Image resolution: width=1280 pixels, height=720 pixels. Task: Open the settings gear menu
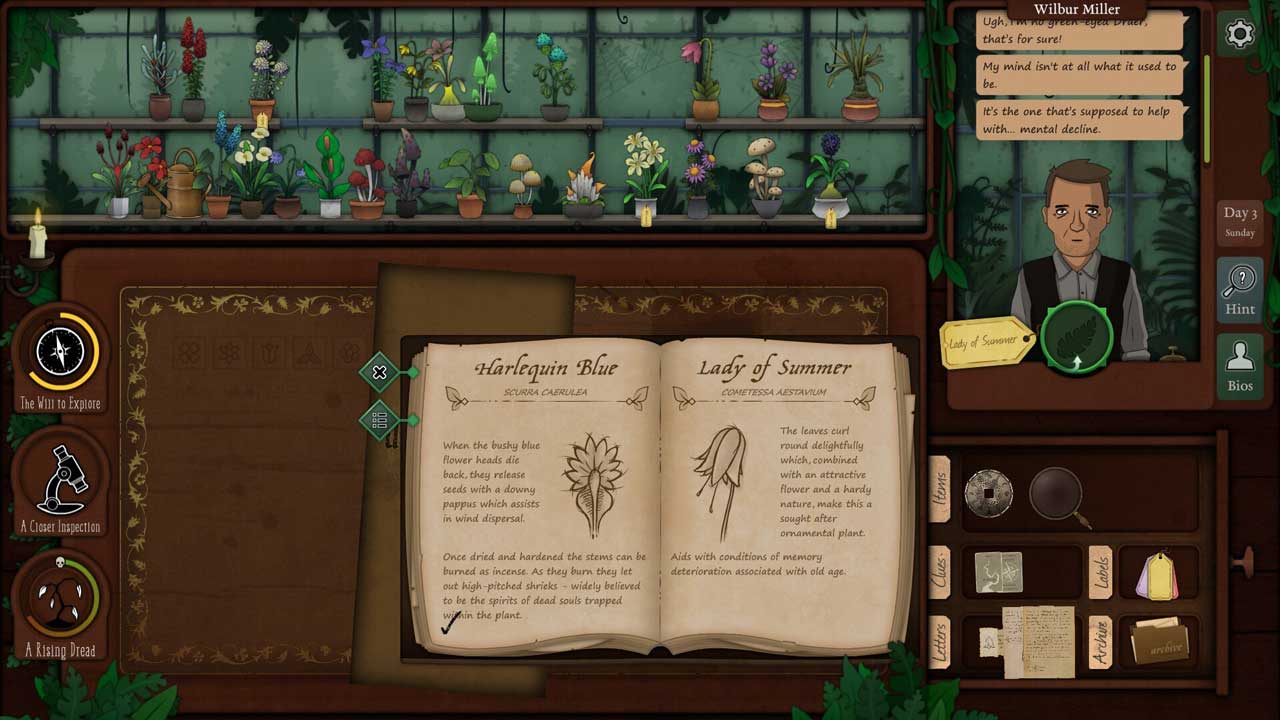click(1239, 34)
